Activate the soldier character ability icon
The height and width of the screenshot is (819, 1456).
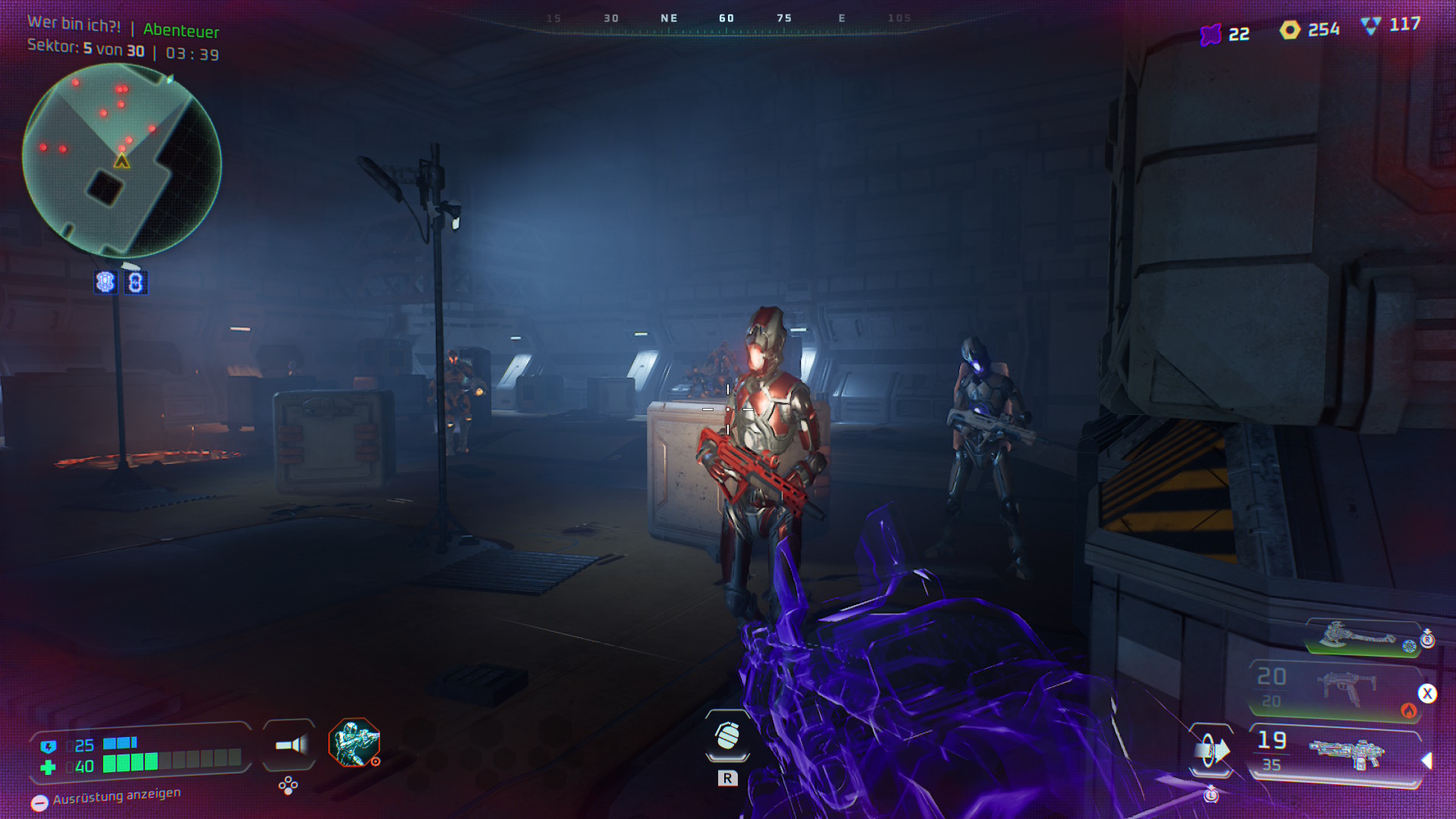point(354,742)
